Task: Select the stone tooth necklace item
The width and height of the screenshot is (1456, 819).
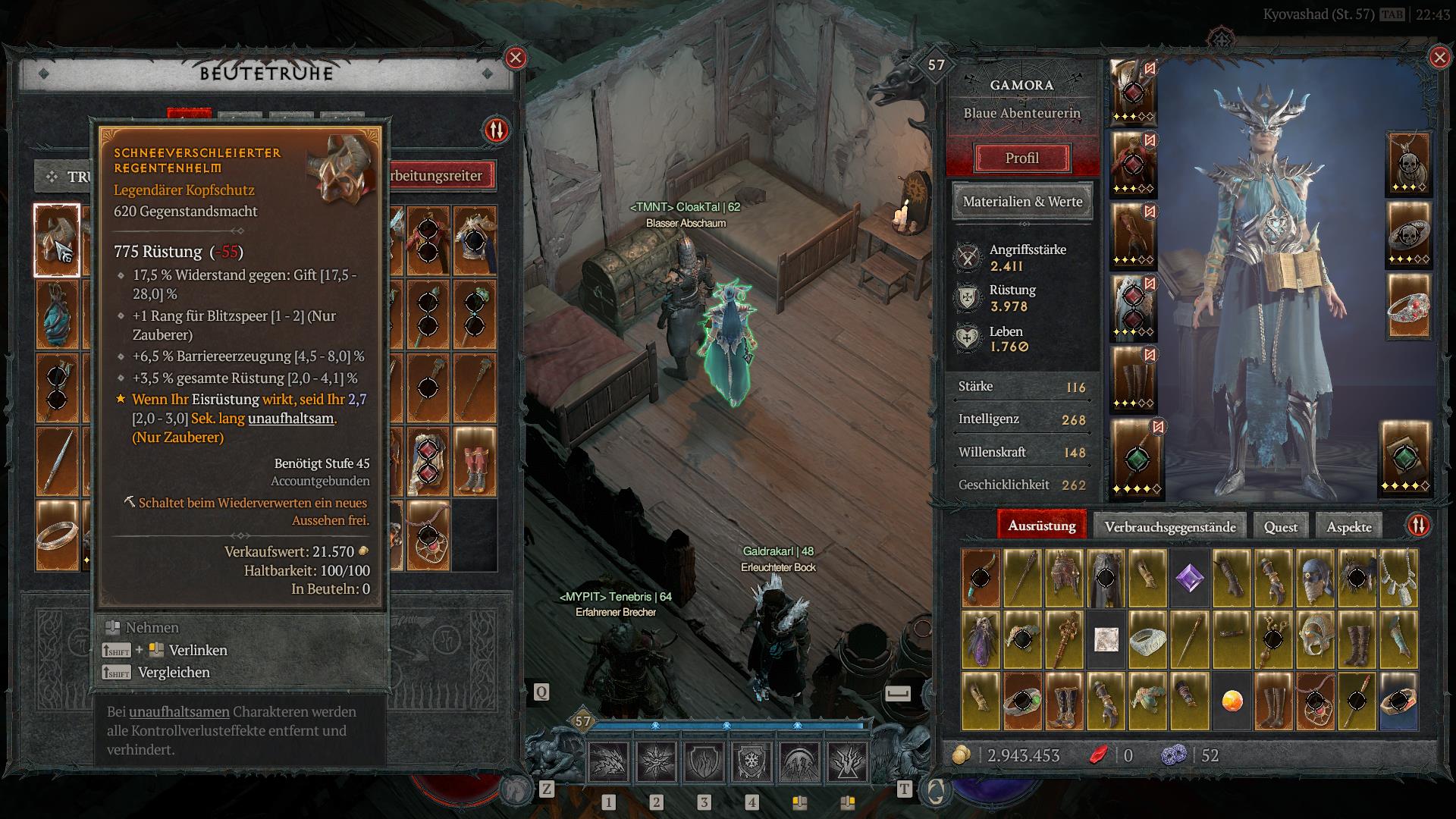Action: pyautogui.click(x=1398, y=579)
